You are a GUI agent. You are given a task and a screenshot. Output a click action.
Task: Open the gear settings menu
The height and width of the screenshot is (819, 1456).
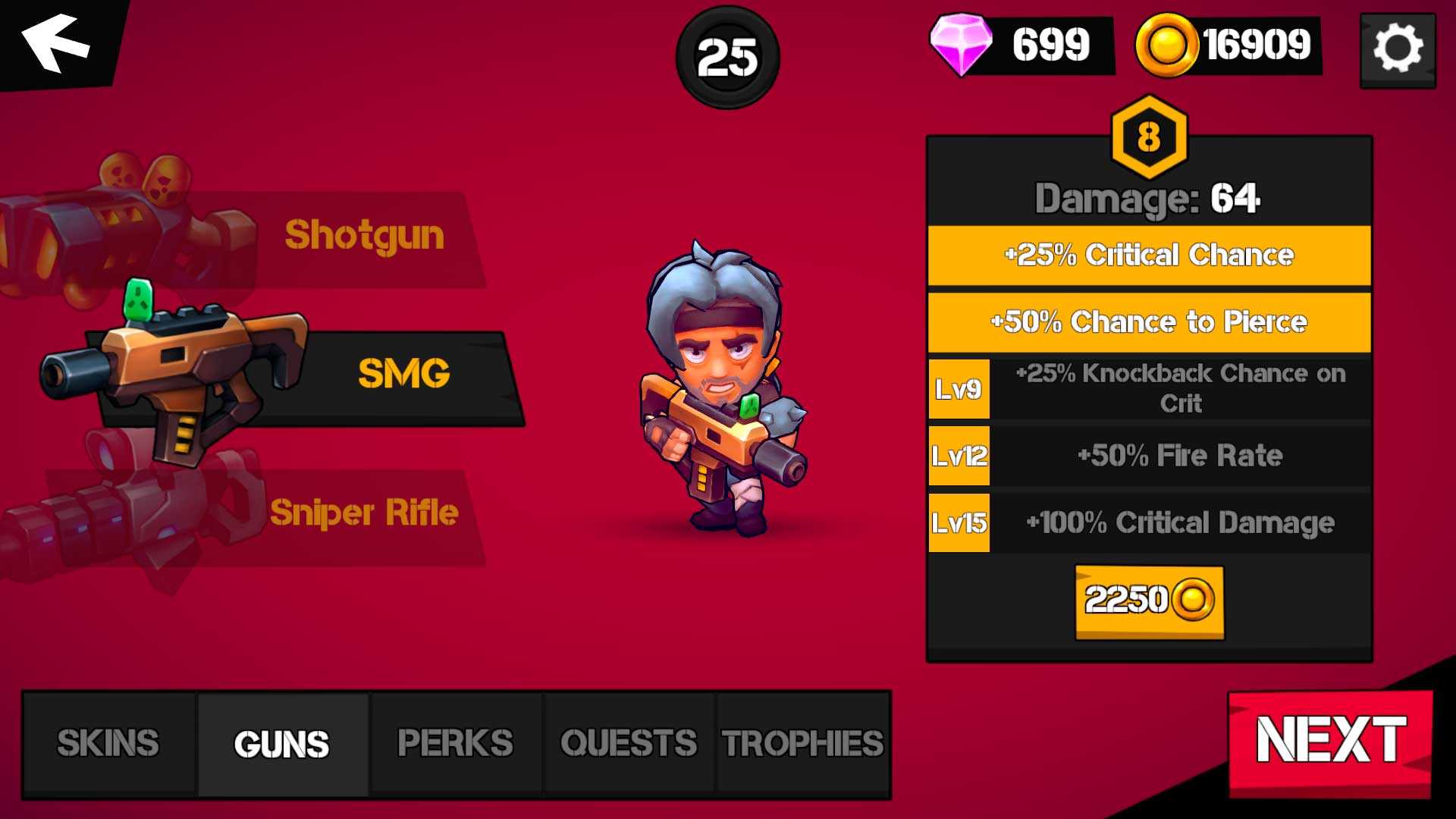tap(1398, 49)
